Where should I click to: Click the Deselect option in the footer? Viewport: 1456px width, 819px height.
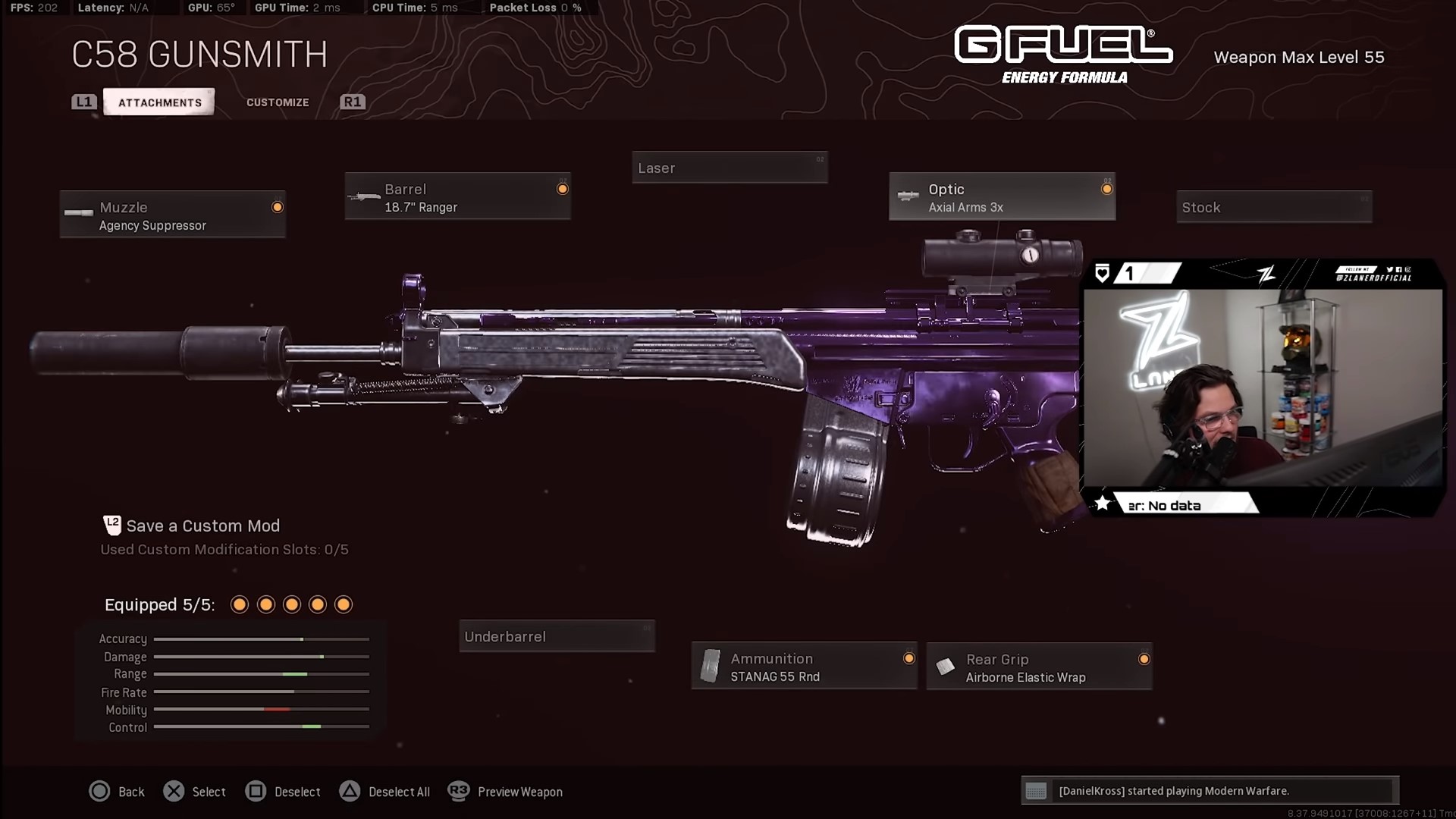(284, 792)
